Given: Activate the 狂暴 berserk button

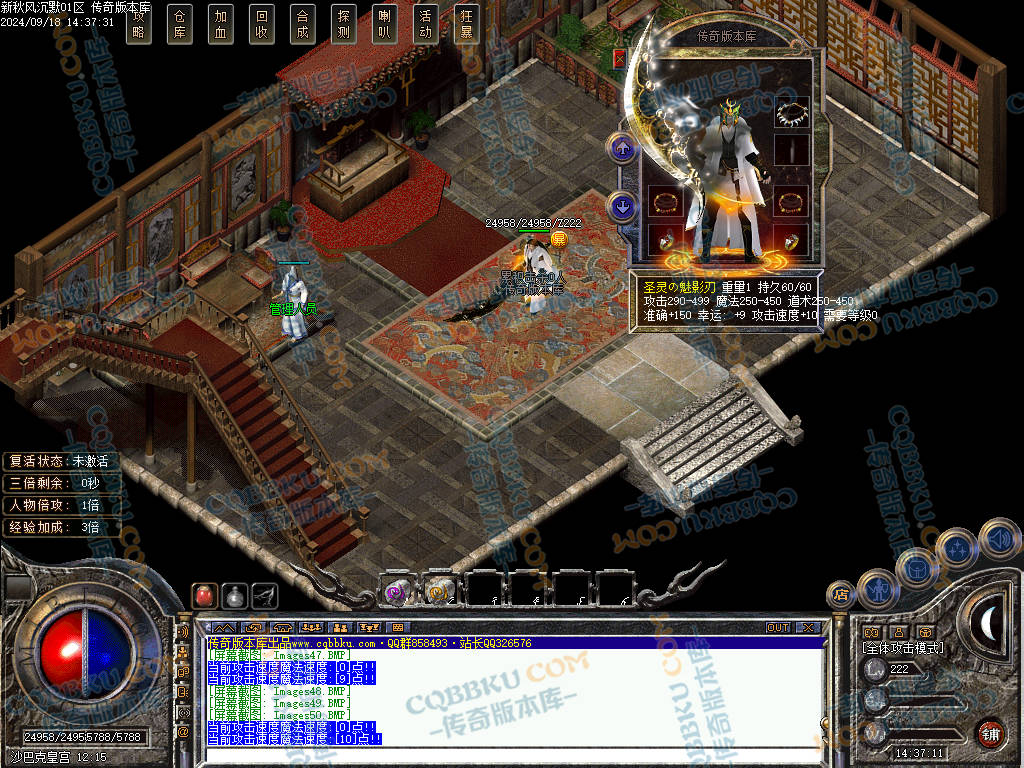Looking at the screenshot, I should (467, 24).
